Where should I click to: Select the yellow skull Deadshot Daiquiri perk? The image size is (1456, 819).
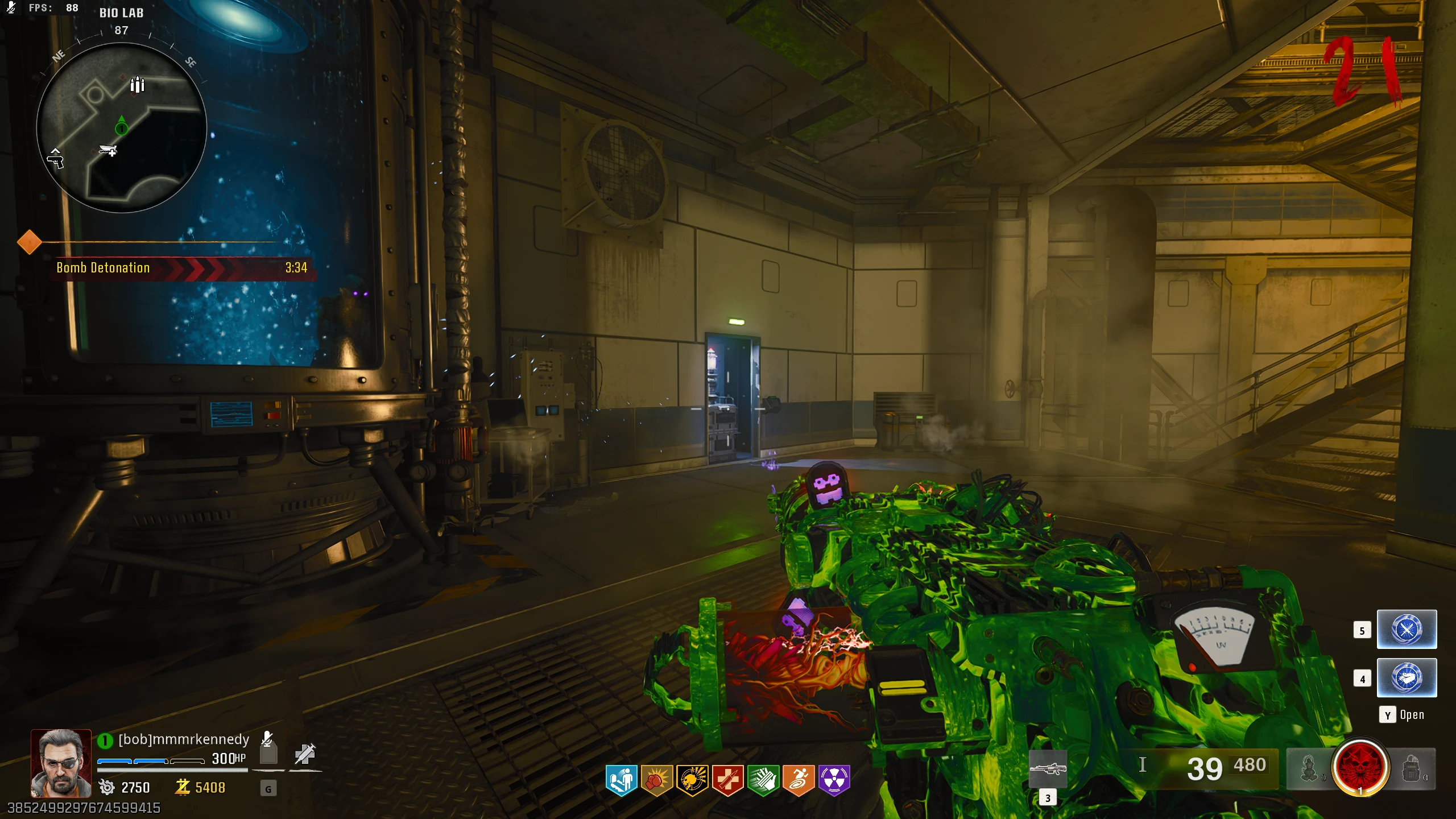(692, 779)
